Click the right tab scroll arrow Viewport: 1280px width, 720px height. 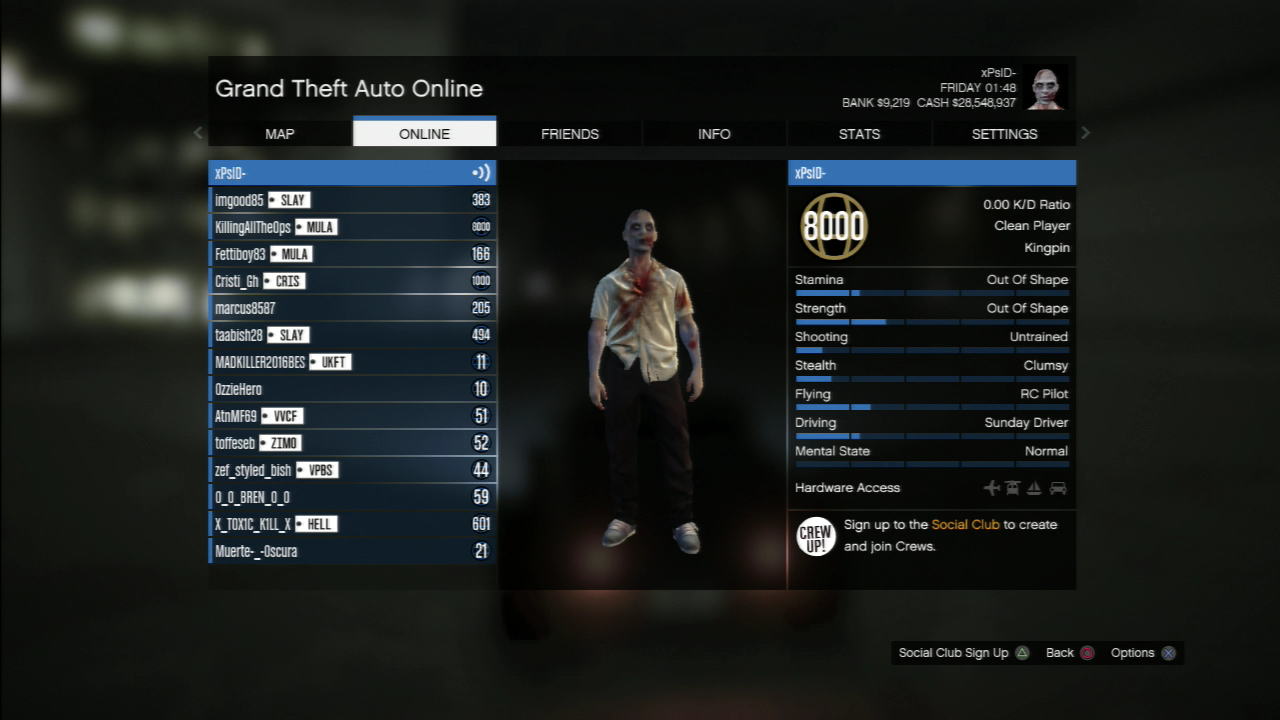point(1086,133)
